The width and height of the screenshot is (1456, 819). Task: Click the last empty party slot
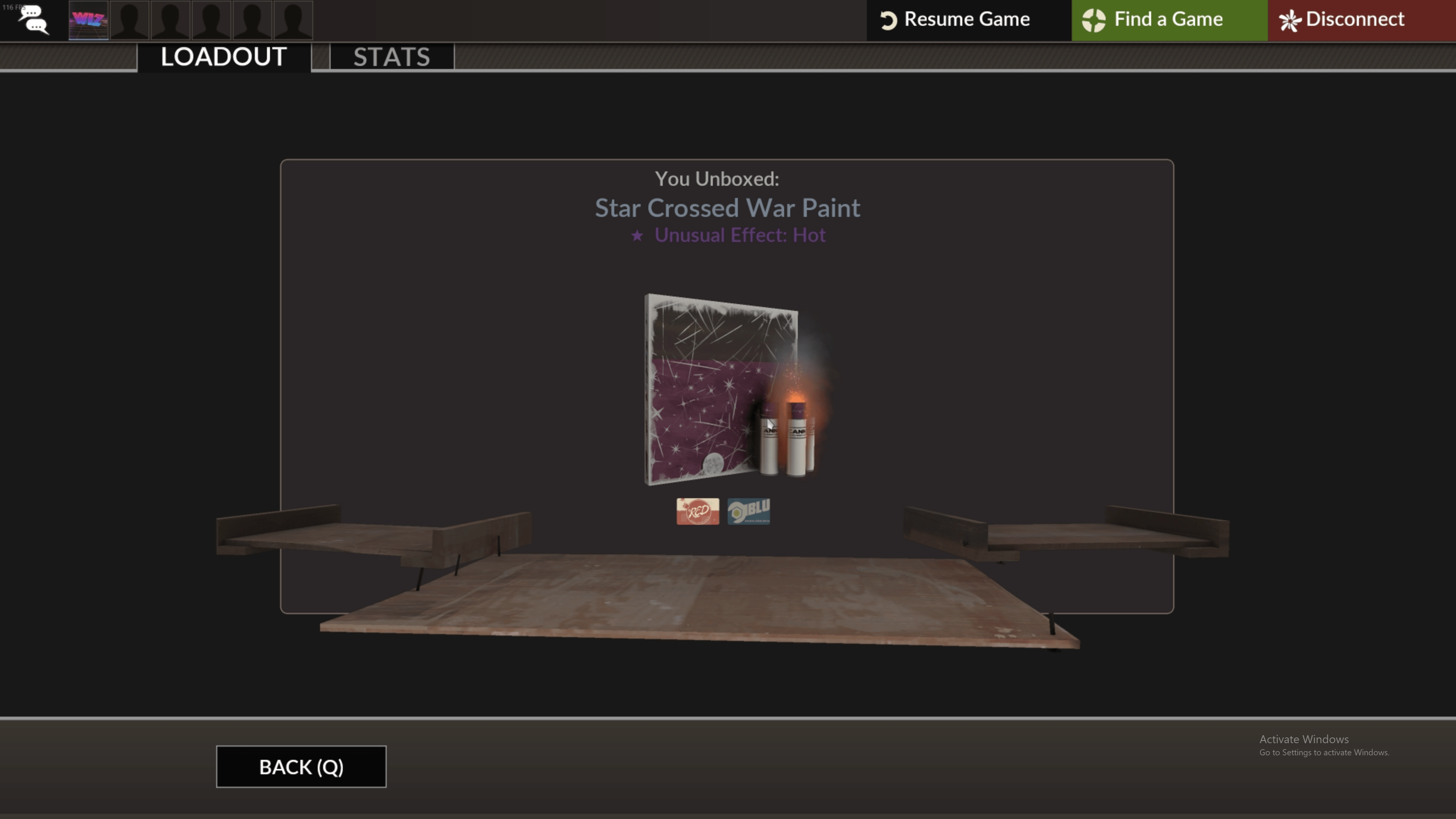(x=293, y=20)
